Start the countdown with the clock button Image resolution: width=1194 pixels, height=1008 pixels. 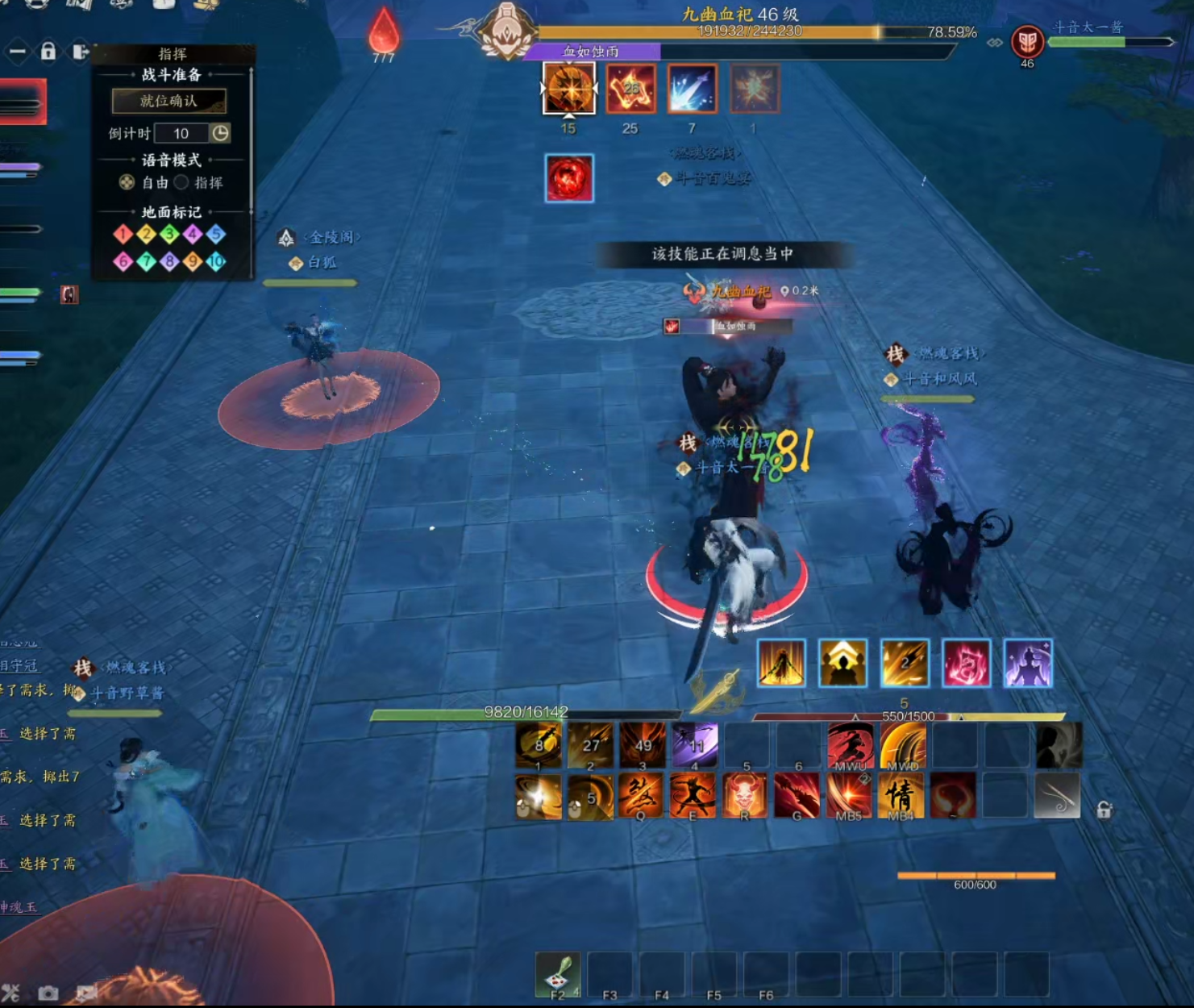point(220,133)
